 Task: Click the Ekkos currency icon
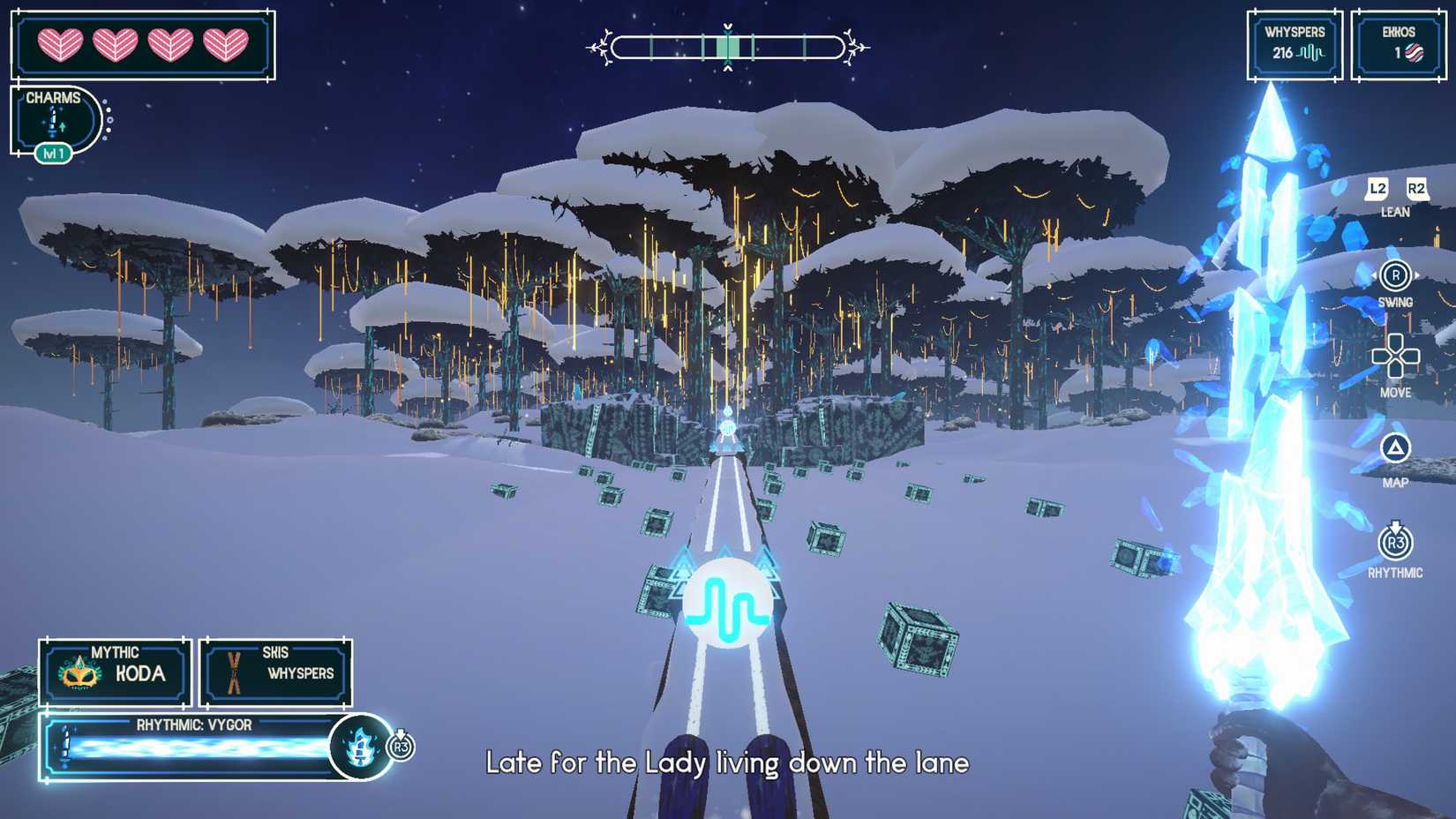tap(1416, 52)
